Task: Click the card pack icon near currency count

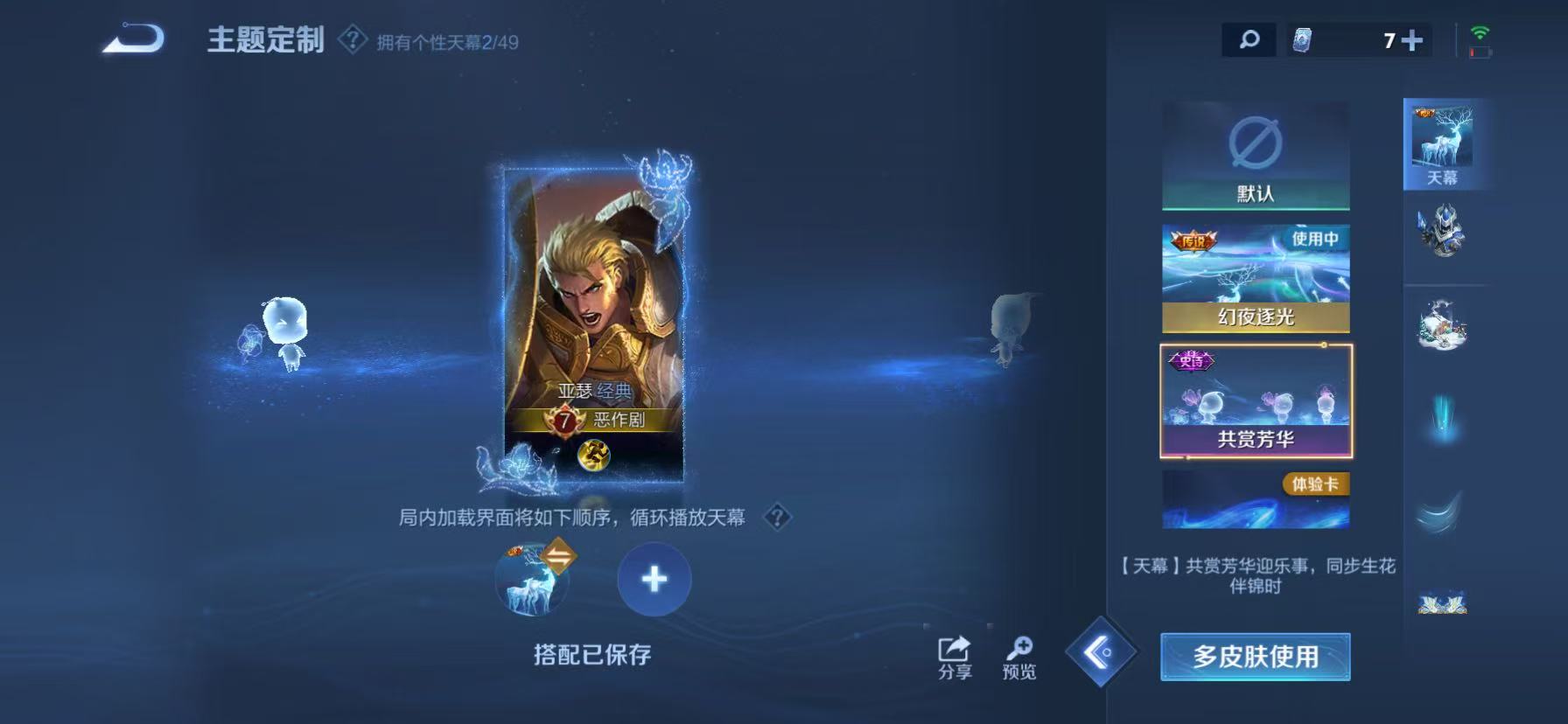Action: click(1304, 38)
